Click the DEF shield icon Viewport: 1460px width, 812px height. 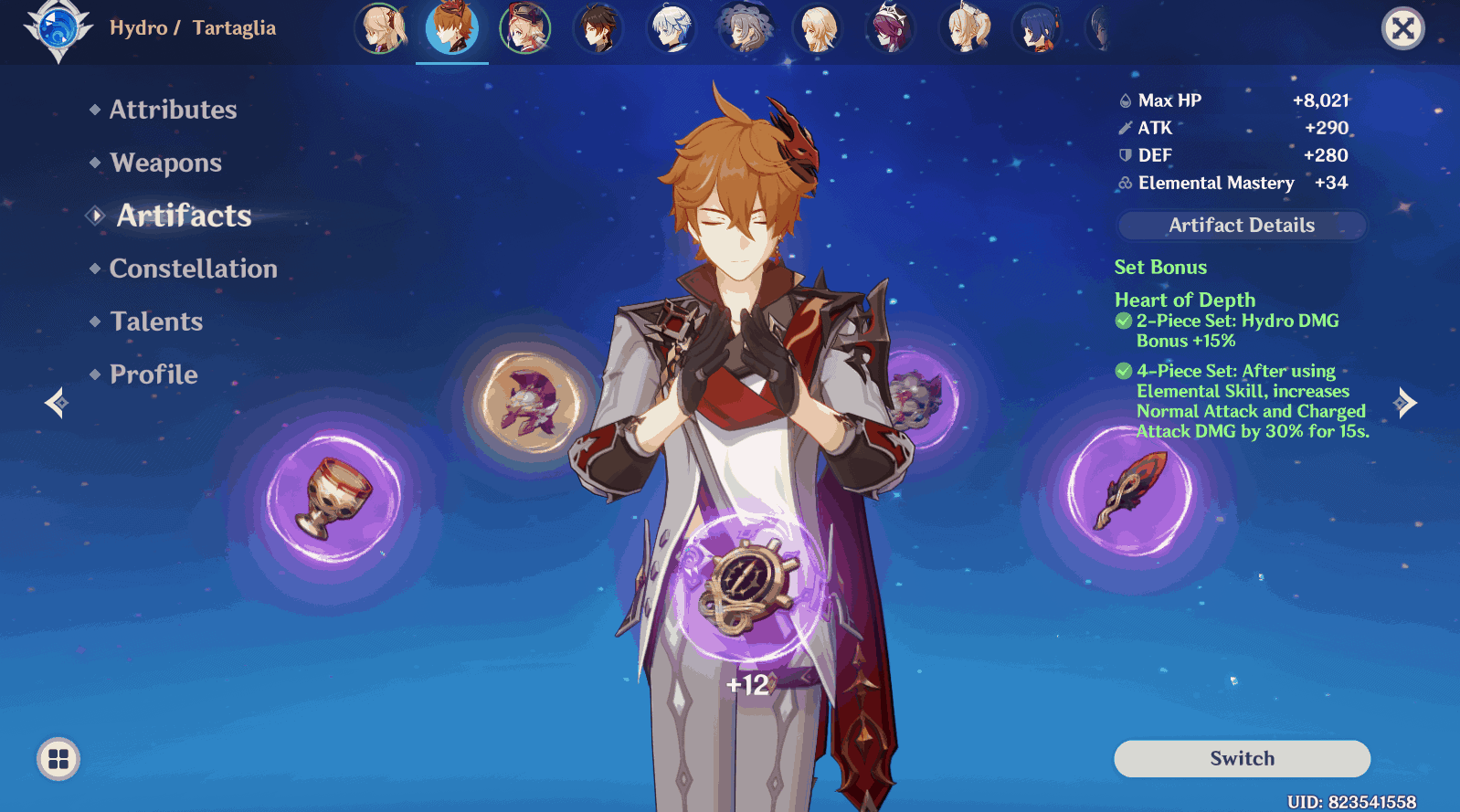click(x=1124, y=155)
